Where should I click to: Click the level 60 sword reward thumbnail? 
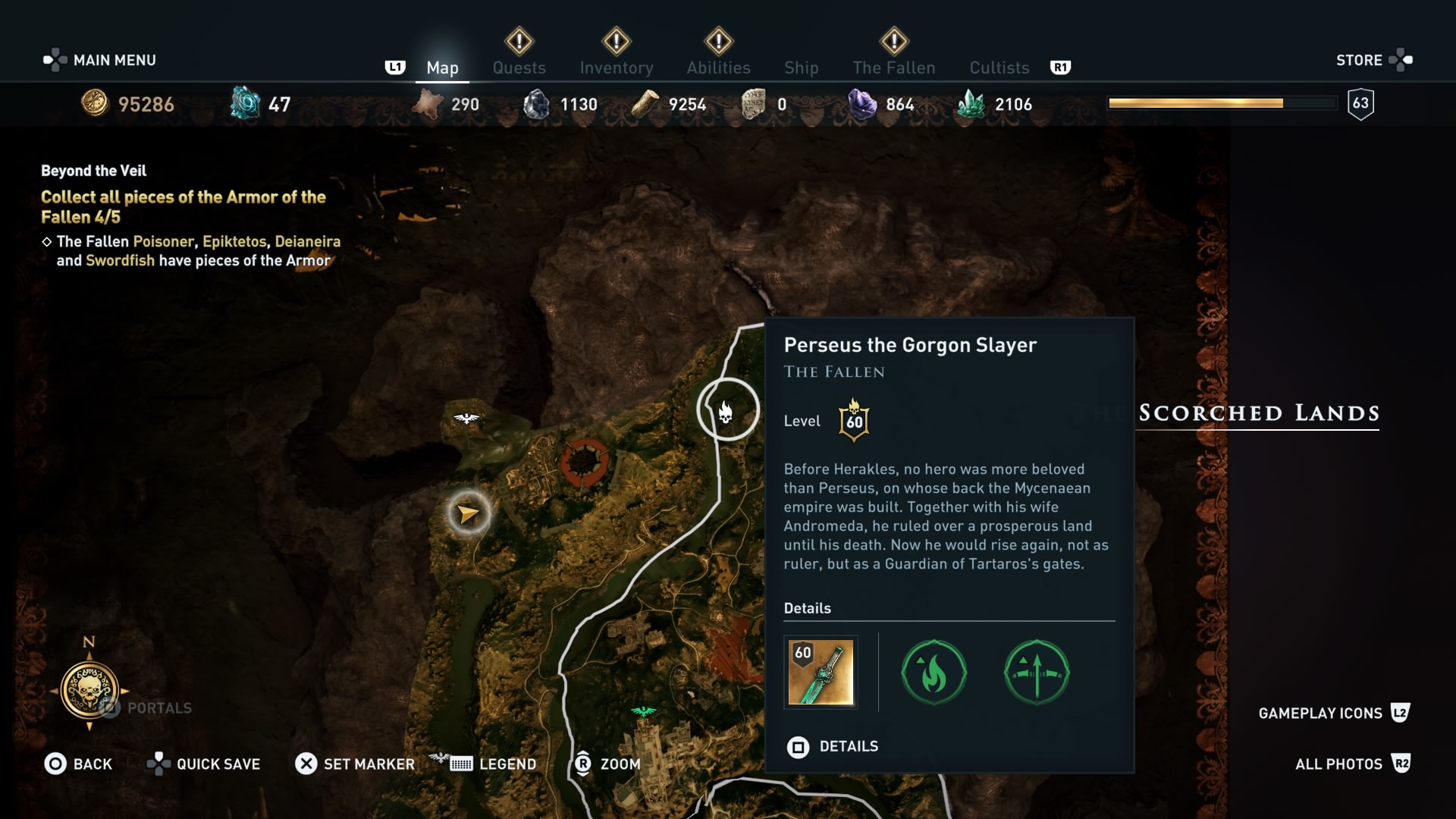(821, 673)
